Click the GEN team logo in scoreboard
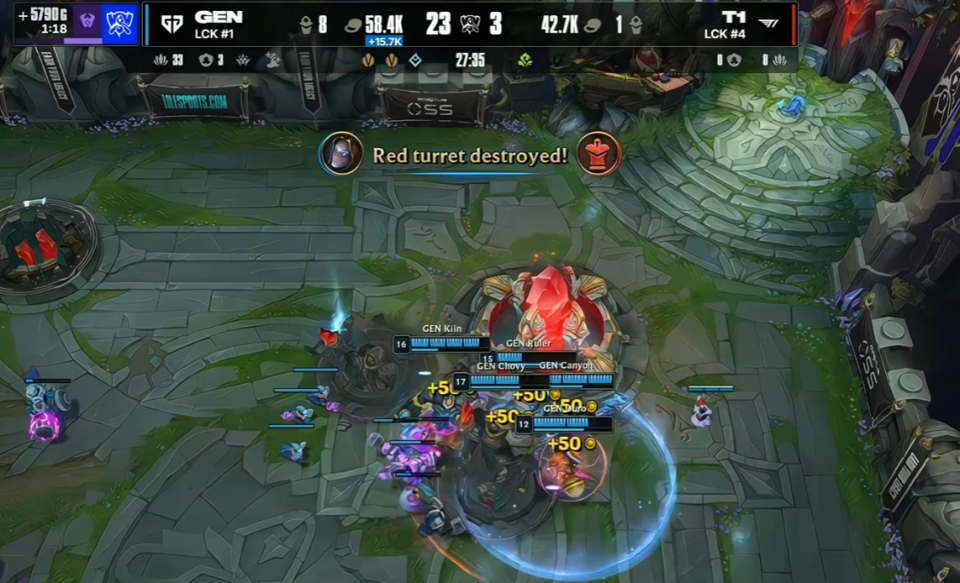960x583 pixels. pyautogui.click(x=171, y=24)
